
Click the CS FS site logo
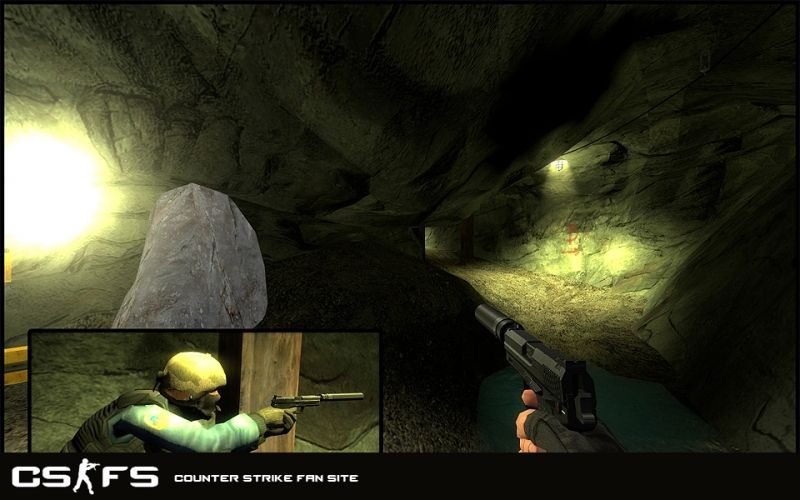(x=84, y=476)
